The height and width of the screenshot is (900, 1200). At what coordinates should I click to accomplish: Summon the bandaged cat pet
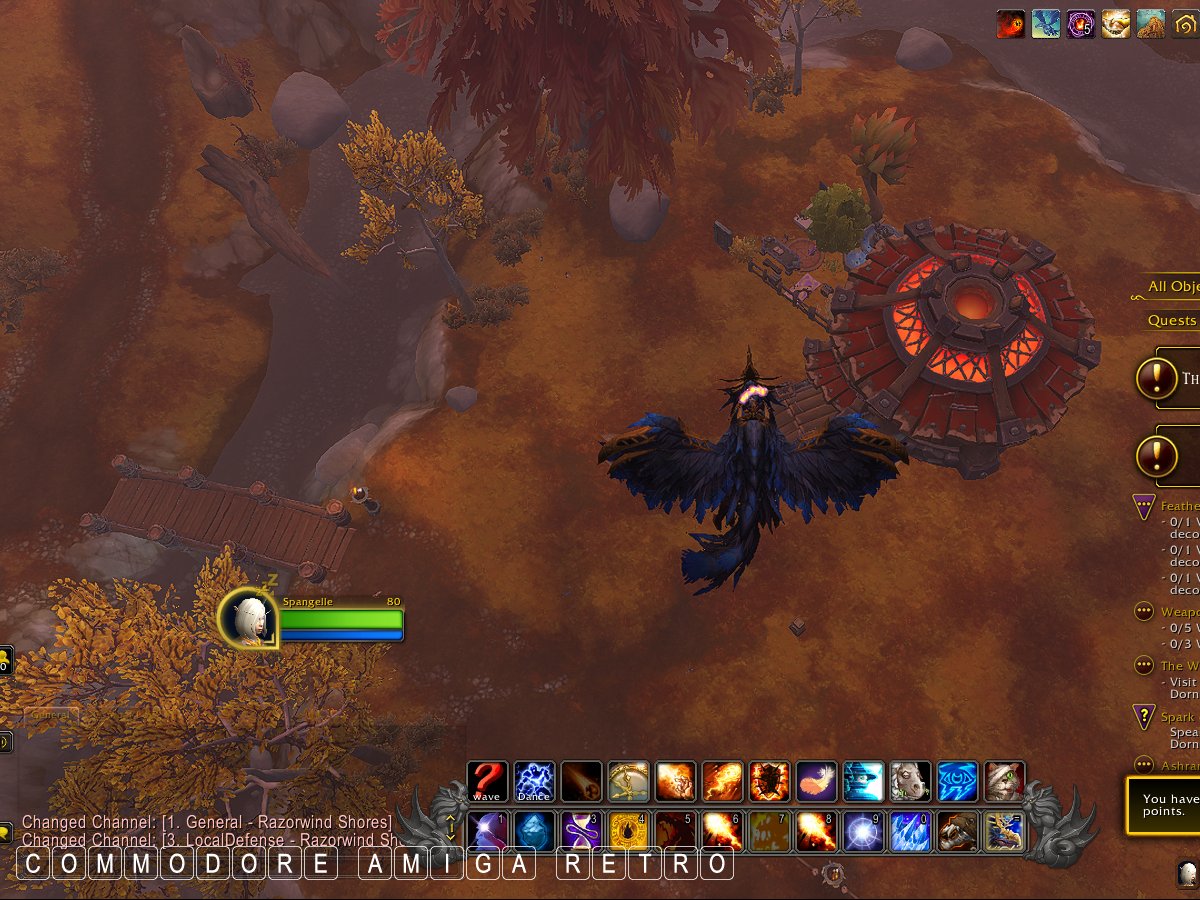1004,781
